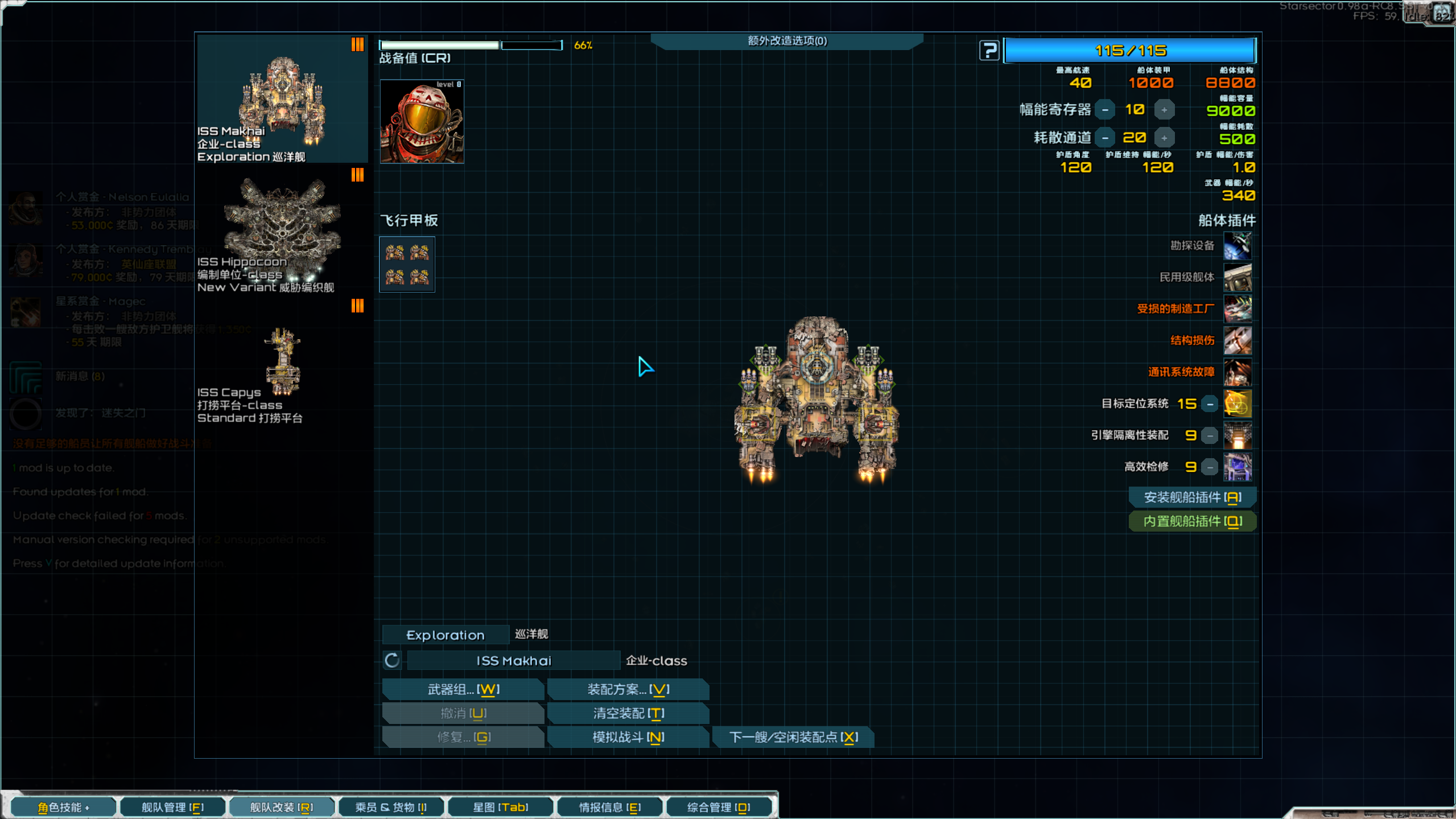
Task: Clear the loadout with 清空装配
Action: tap(628, 713)
